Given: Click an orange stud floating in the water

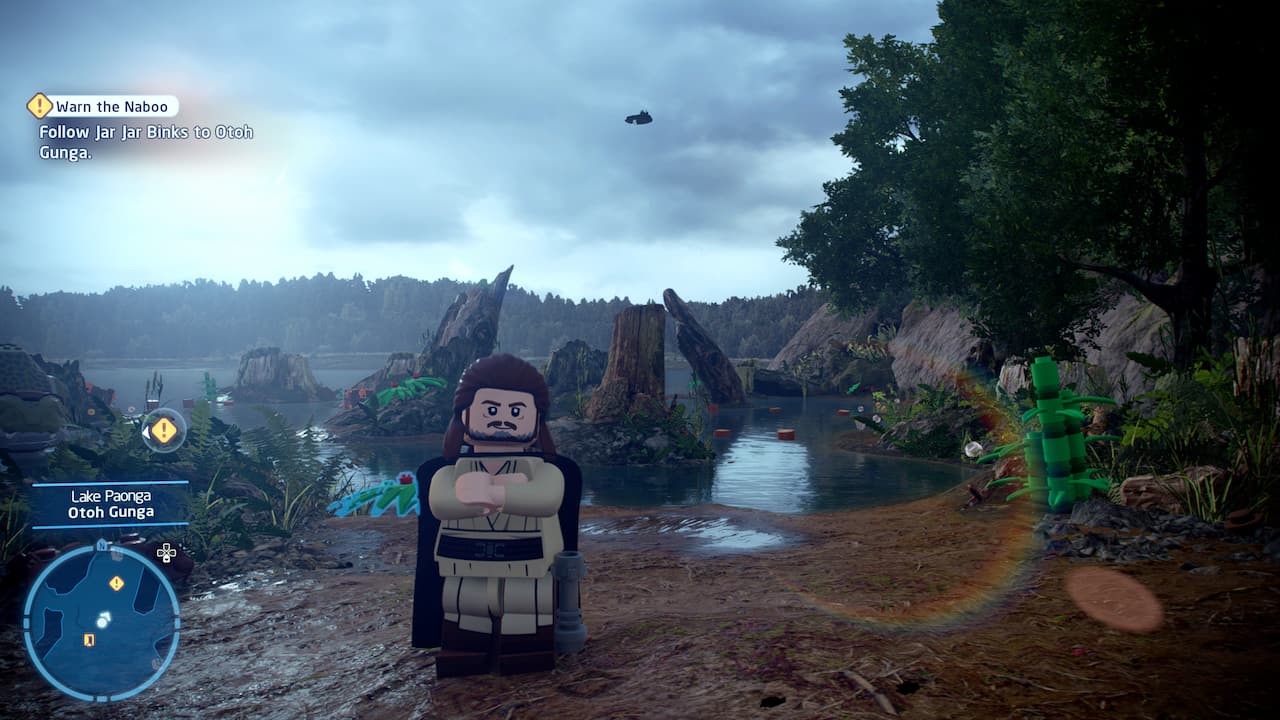Looking at the screenshot, I should point(786,435).
